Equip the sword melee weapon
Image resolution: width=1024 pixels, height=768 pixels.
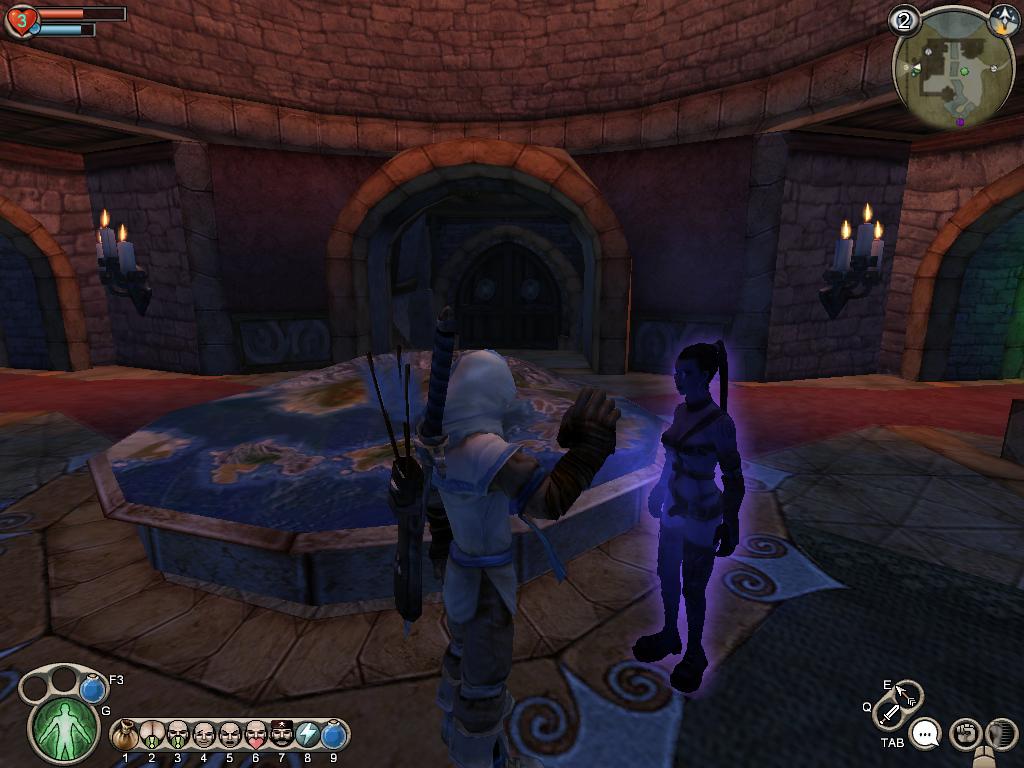[x=889, y=714]
